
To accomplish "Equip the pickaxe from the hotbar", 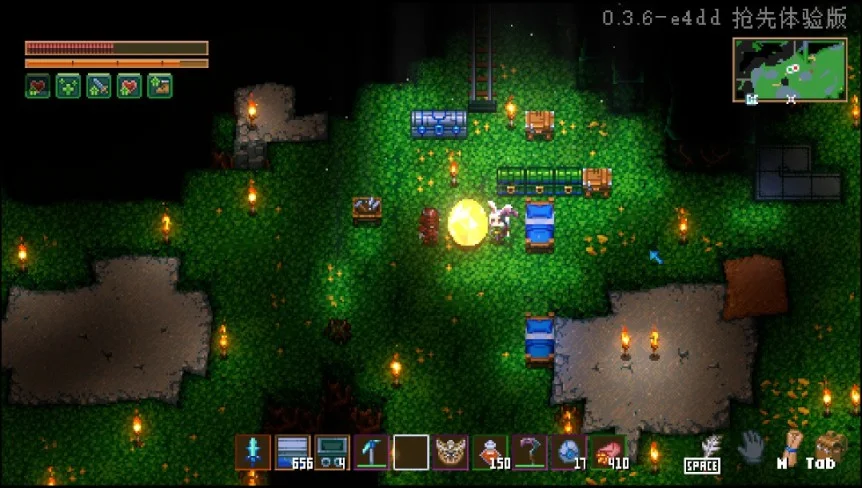I will (x=372, y=452).
